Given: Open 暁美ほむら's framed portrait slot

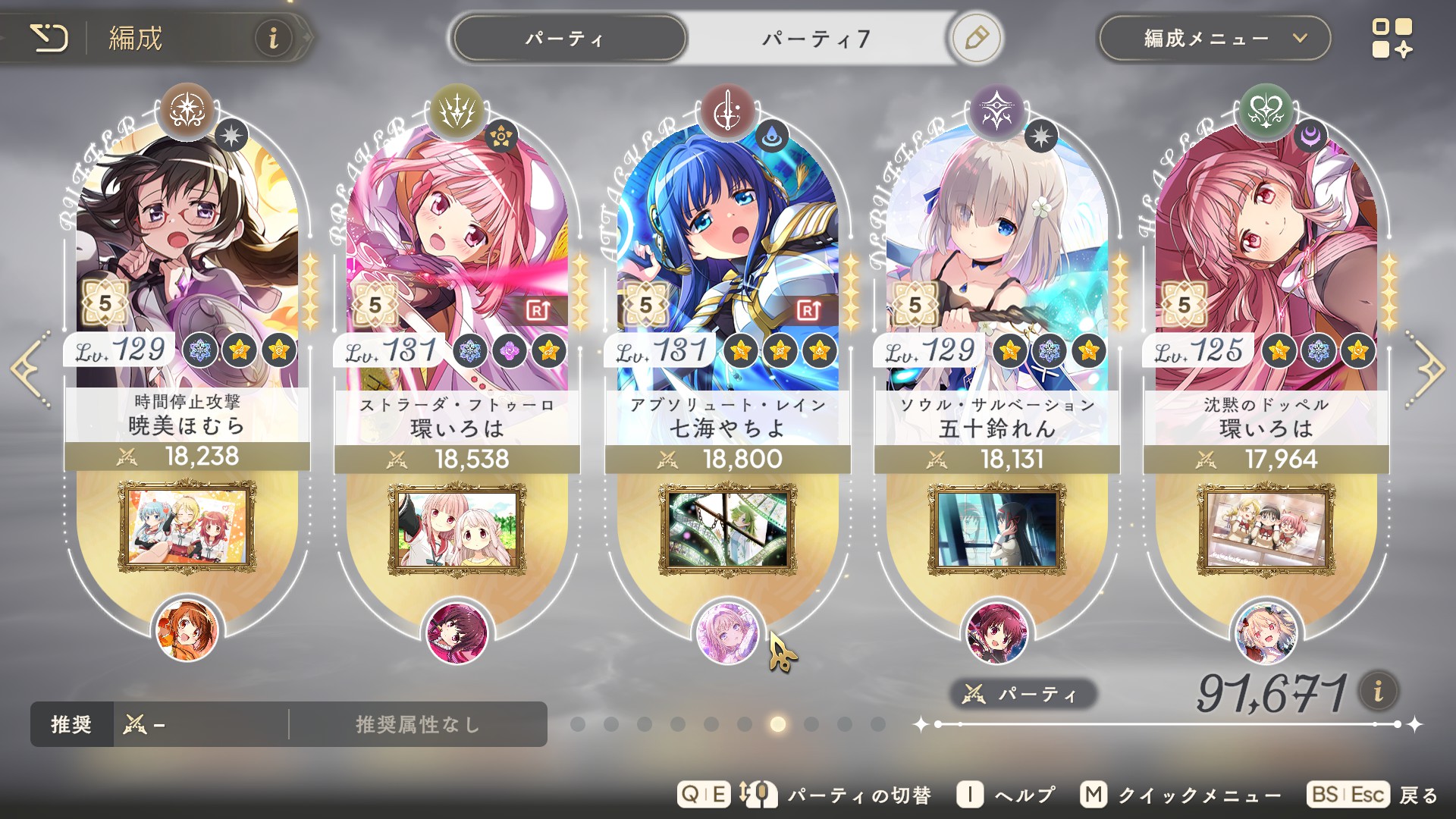Looking at the screenshot, I should pos(187,528).
